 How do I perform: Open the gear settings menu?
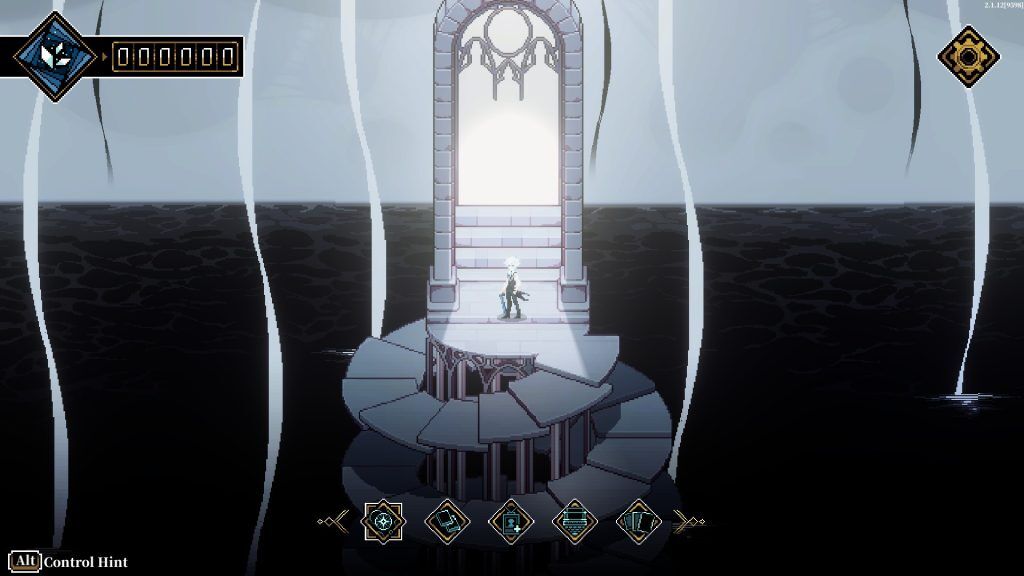[968, 55]
